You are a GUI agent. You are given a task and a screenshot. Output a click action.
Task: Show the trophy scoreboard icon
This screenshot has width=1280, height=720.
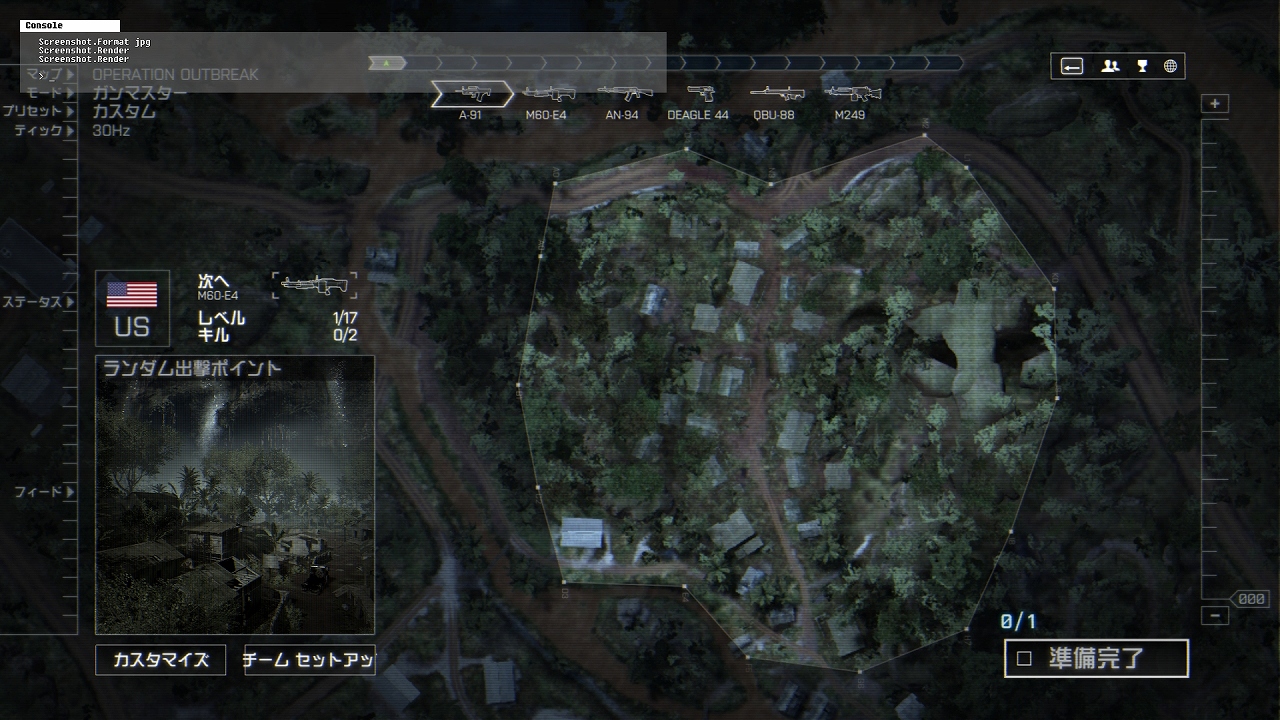(1142, 66)
